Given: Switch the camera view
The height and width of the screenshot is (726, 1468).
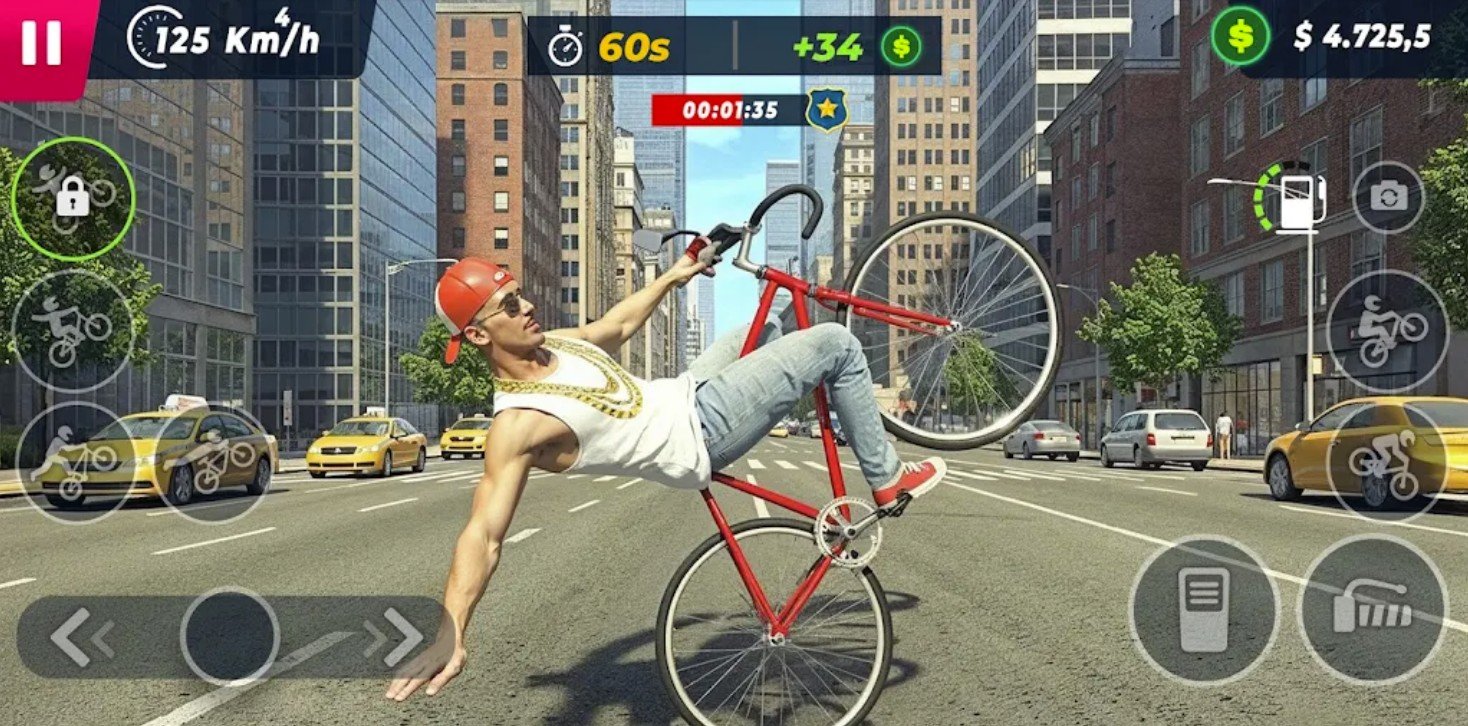Looking at the screenshot, I should click(x=1388, y=197).
